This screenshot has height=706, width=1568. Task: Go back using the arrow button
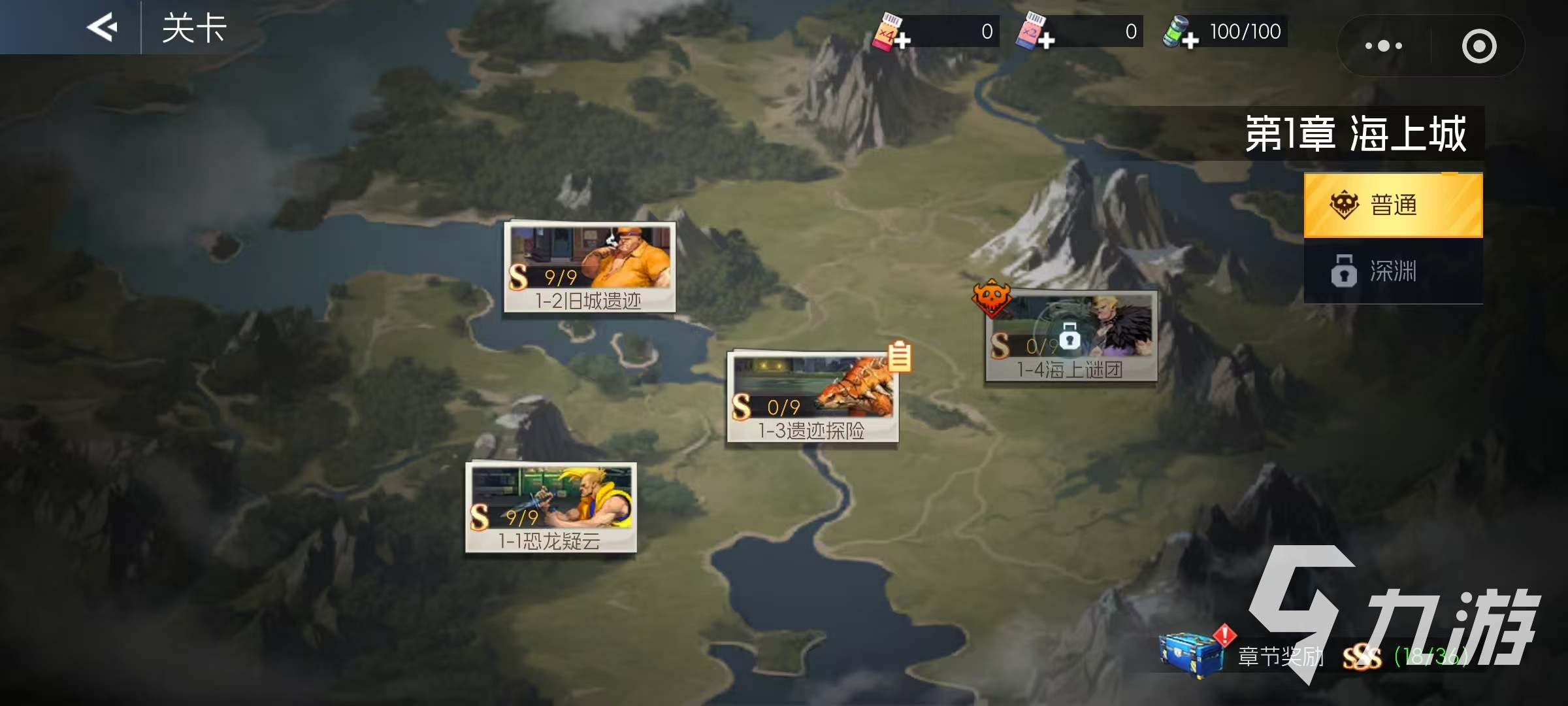(102, 27)
